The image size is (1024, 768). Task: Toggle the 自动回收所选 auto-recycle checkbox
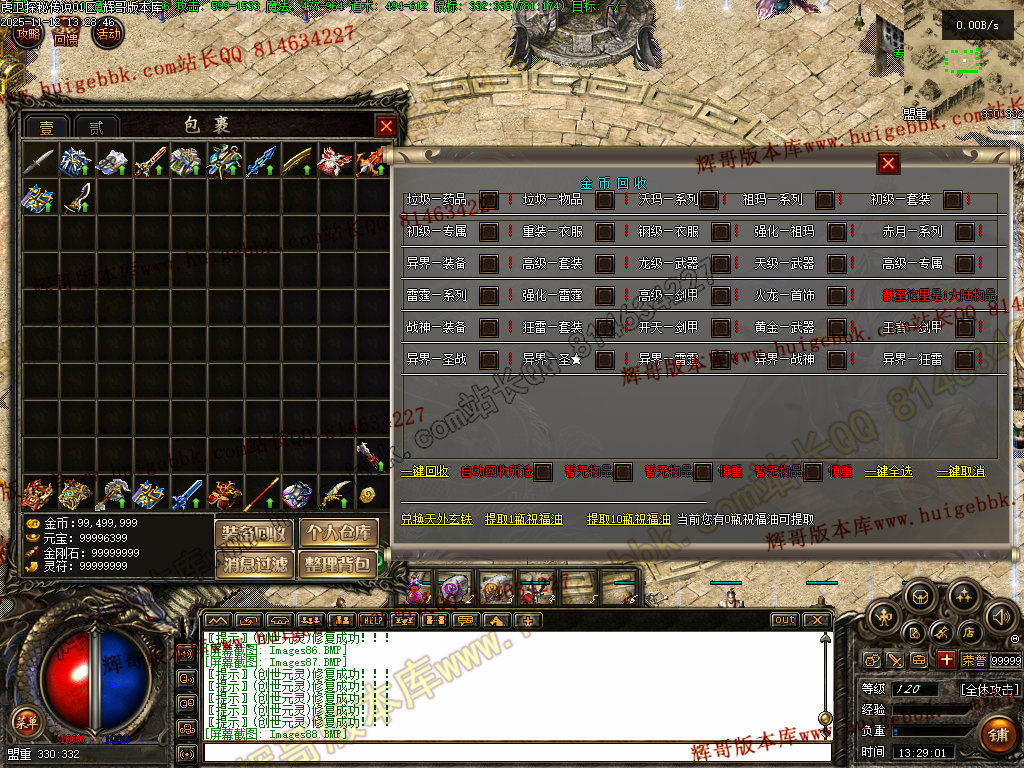coord(543,472)
